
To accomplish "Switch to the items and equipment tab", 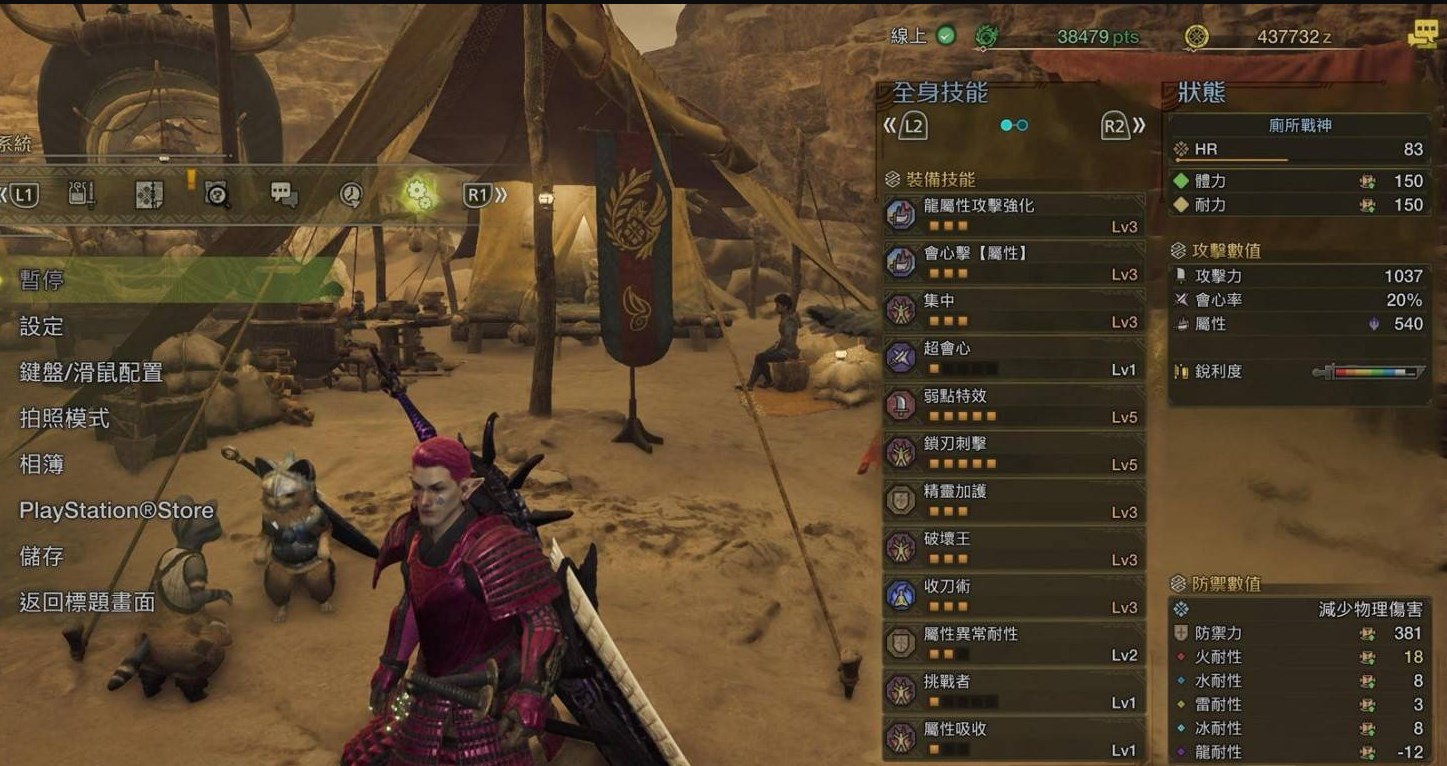I will tap(82, 194).
